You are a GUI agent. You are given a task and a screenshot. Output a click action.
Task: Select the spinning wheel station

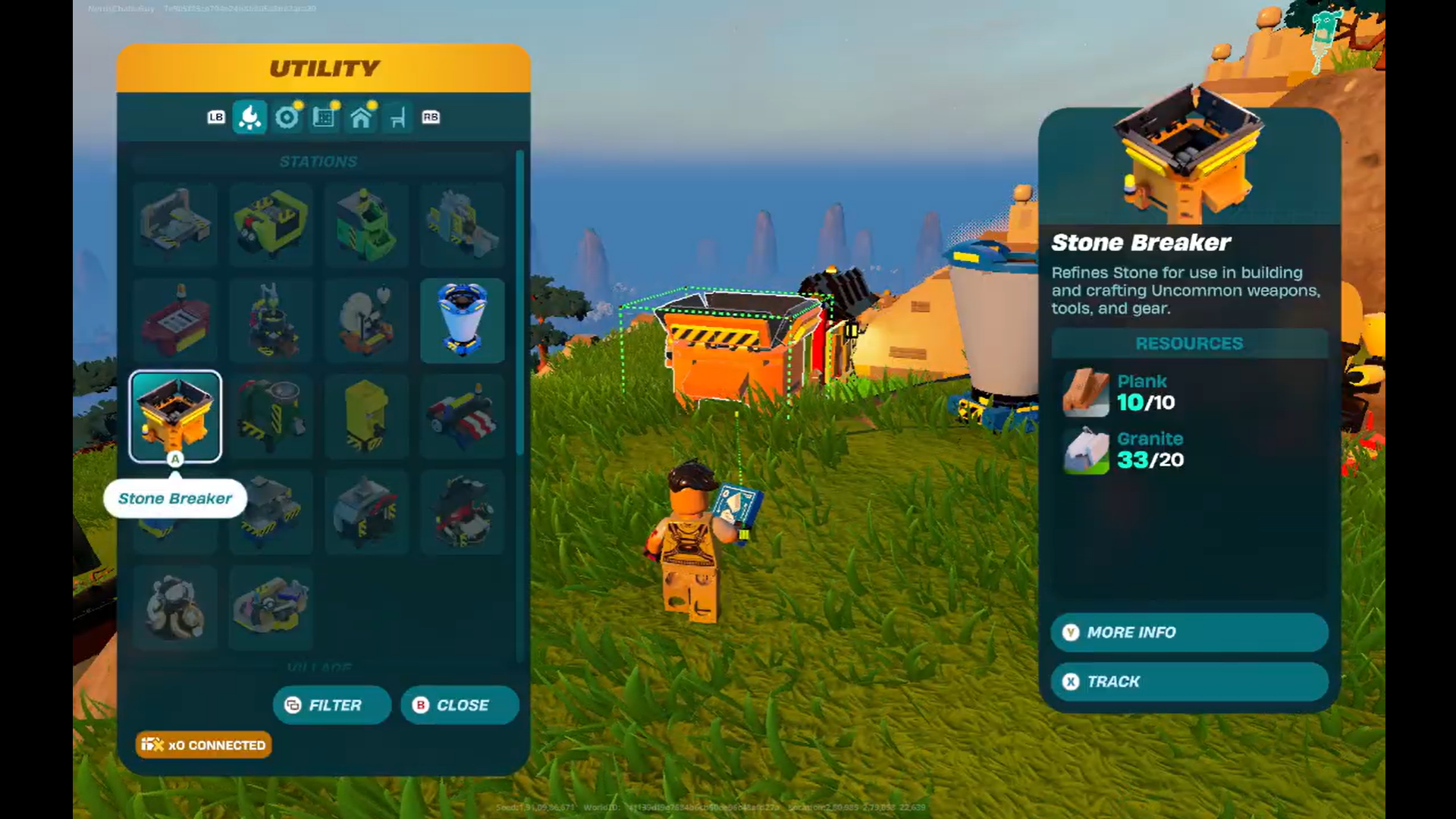tap(366, 320)
